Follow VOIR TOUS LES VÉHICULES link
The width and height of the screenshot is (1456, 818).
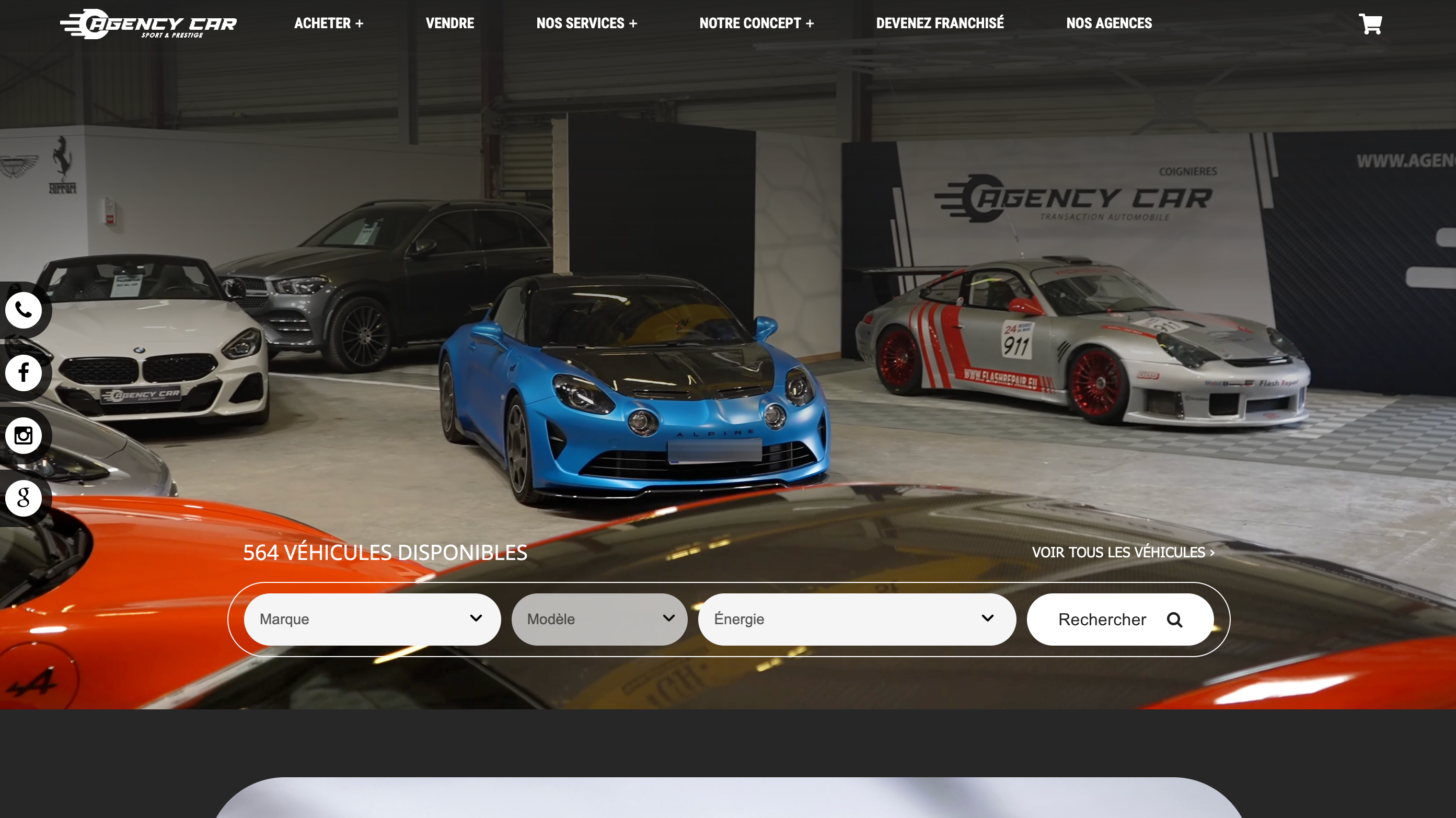[1123, 553]
